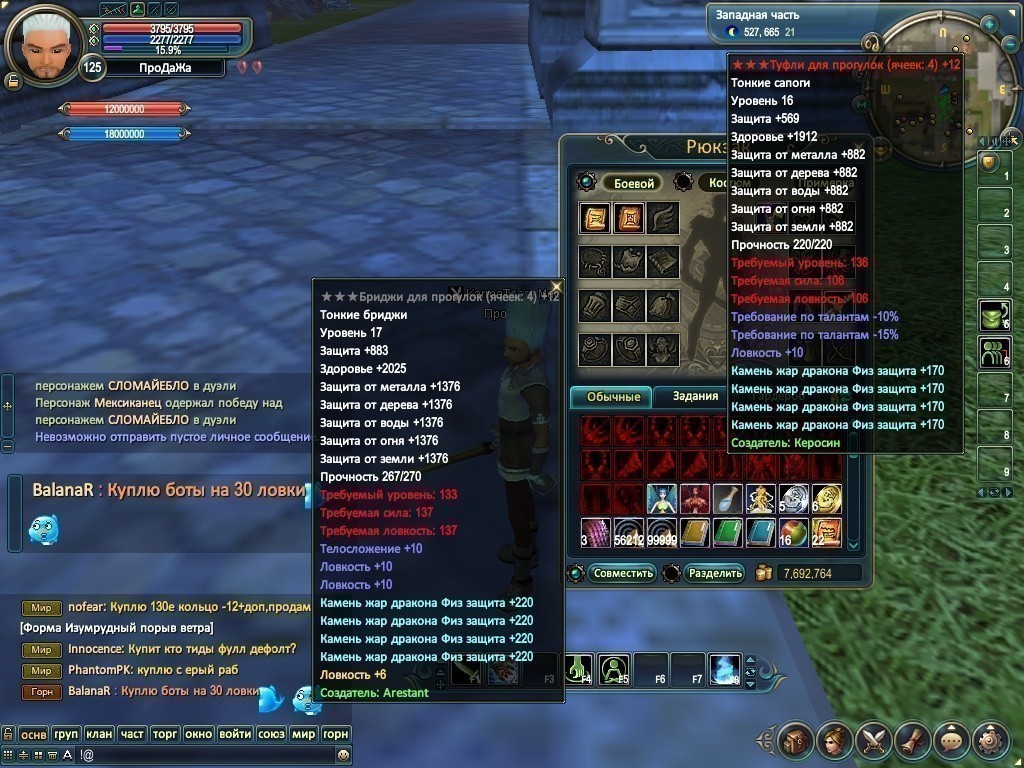The image size is (1024, 768).
Task: Open the crossed swords menu button
Action: [873, 740]
